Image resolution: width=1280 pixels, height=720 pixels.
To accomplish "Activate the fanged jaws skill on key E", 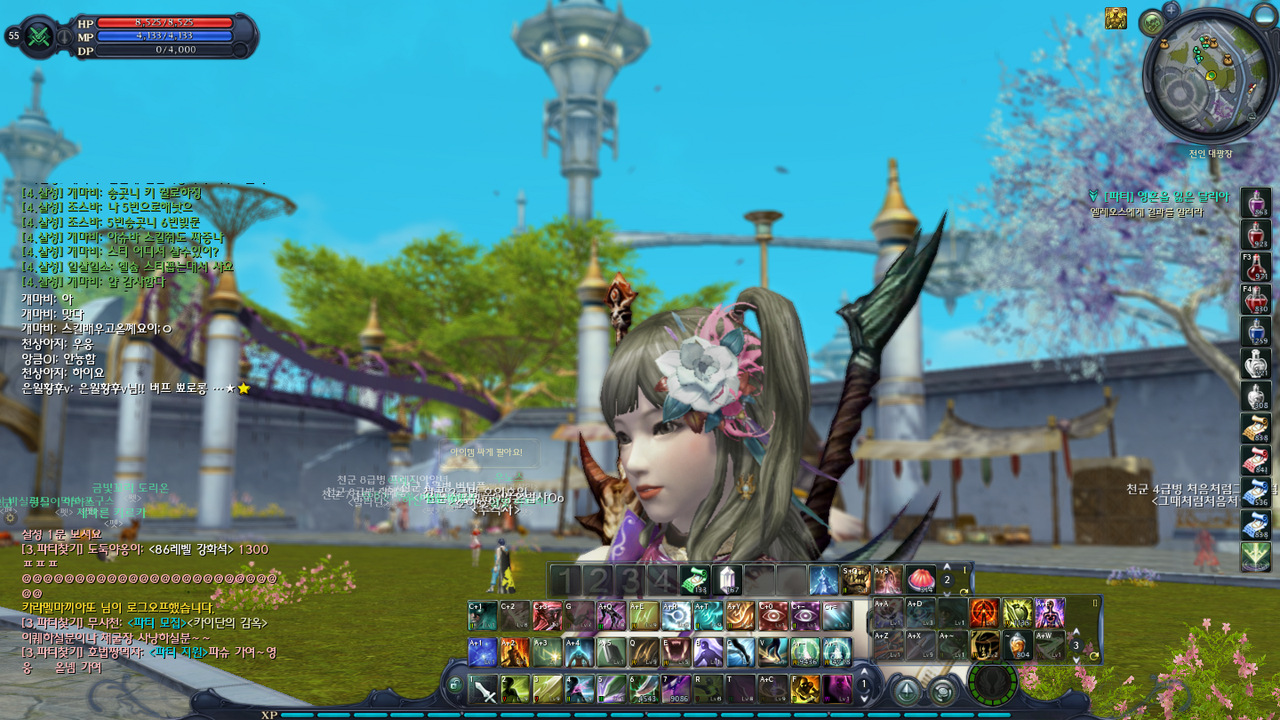I will pyautogui.click(x=676, y=652).
